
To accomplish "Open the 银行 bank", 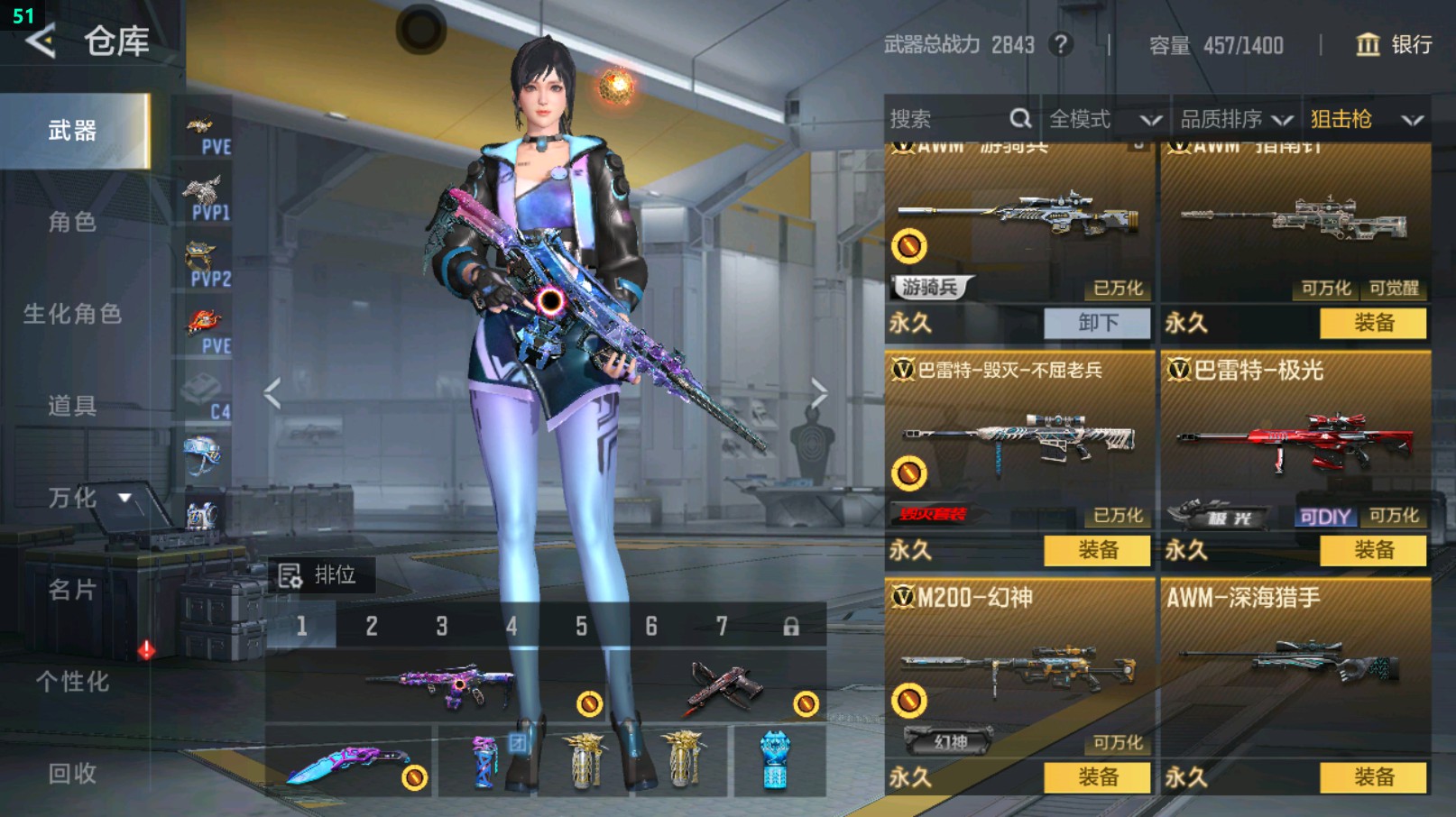I will point(1395,44).
